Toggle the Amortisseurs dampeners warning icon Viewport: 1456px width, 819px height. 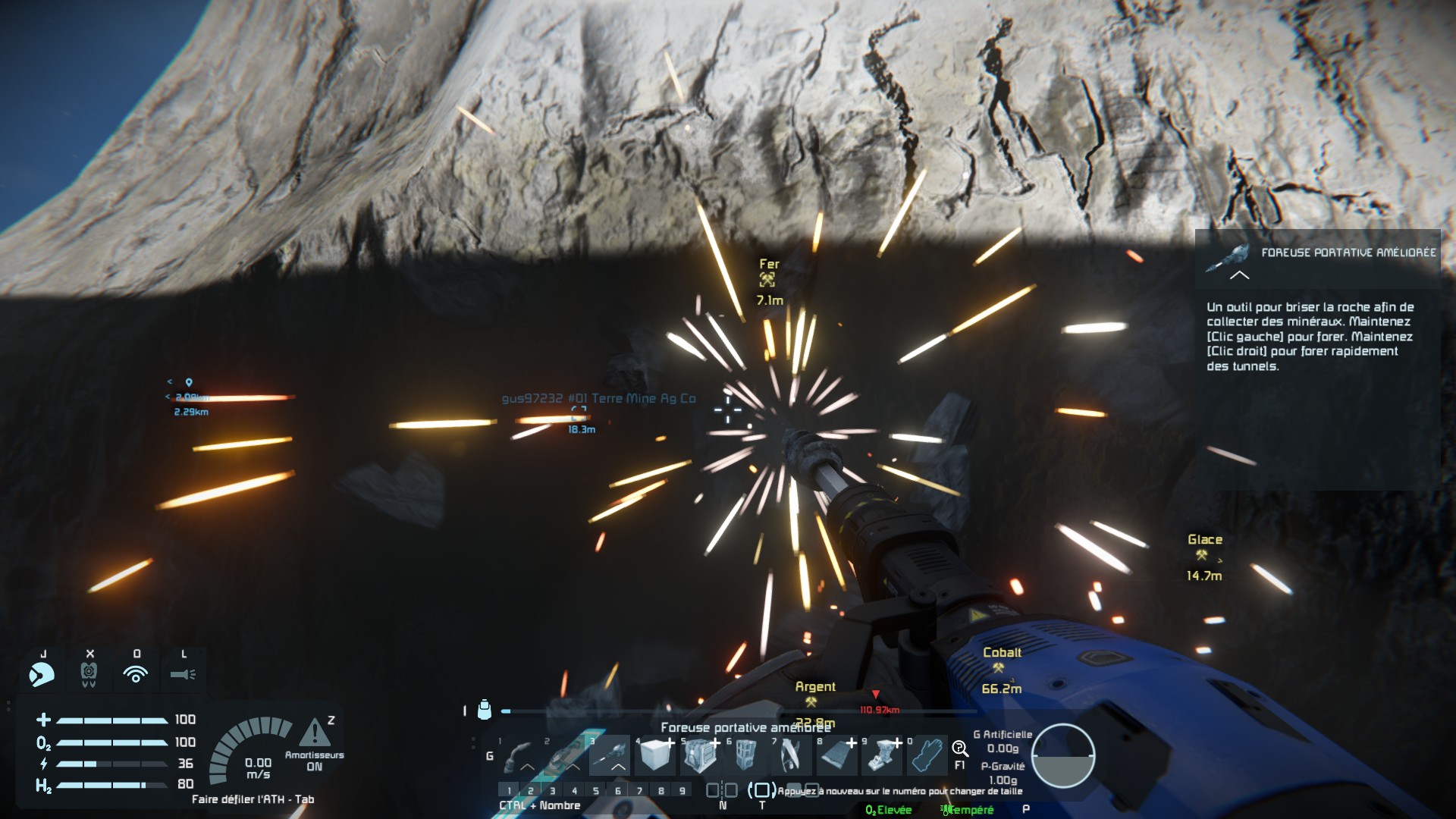(x=314, y=733)
